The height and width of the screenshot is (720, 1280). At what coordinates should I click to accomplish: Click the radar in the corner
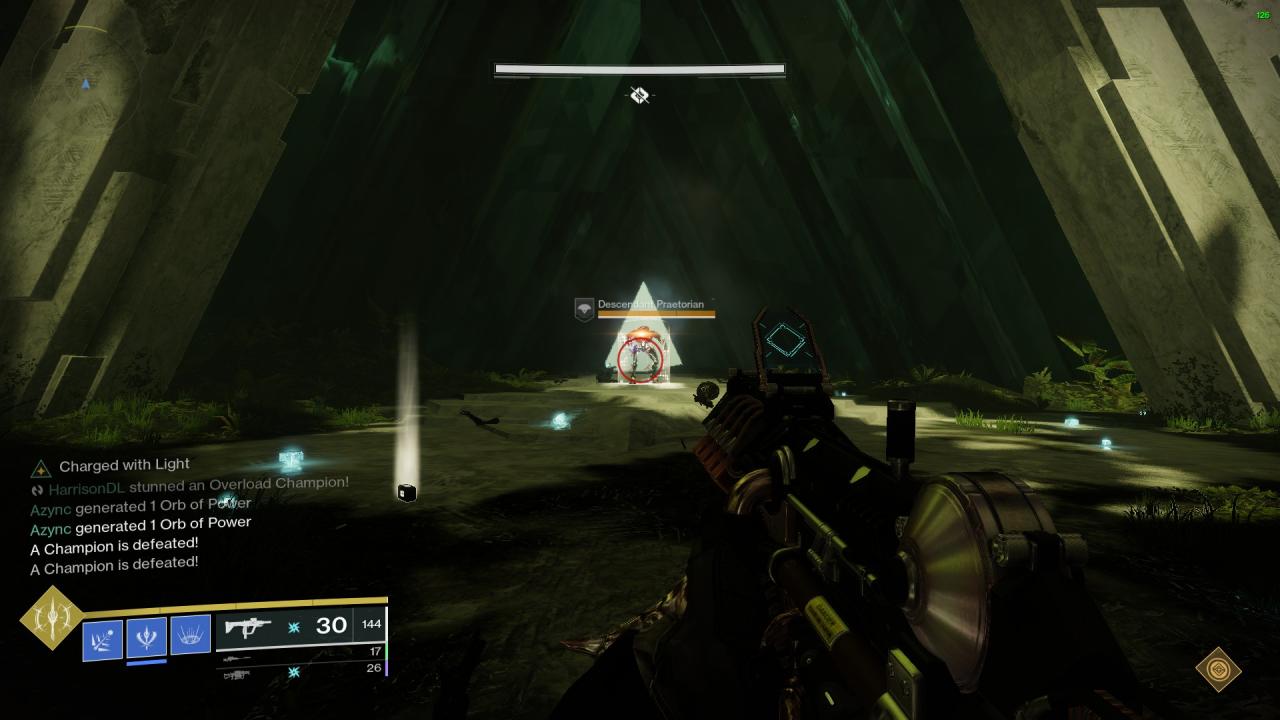point(86,82)
